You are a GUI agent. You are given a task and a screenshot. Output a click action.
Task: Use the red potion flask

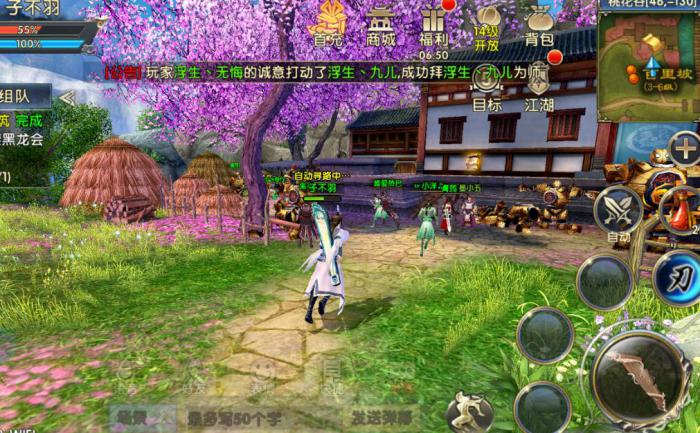pos(680,211)
